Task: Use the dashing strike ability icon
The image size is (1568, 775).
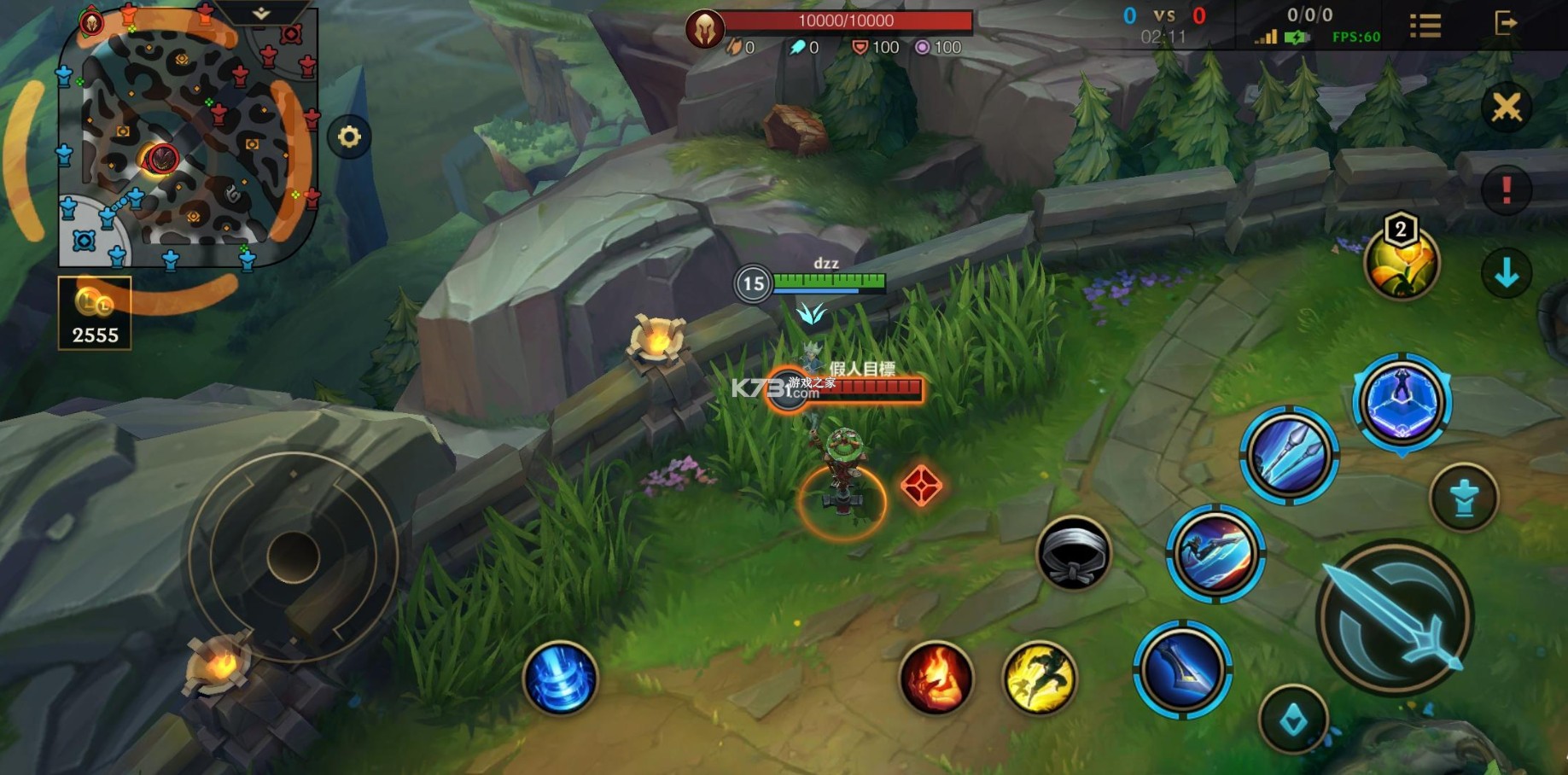Action: coord(1215,554)
